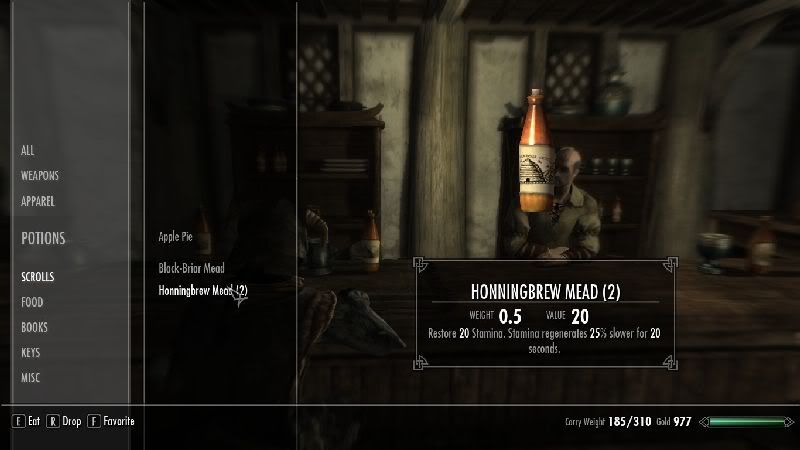This screenshot has width=800, height=450.
Task: Open the Keys category
Action: click(x=32, y=352)
